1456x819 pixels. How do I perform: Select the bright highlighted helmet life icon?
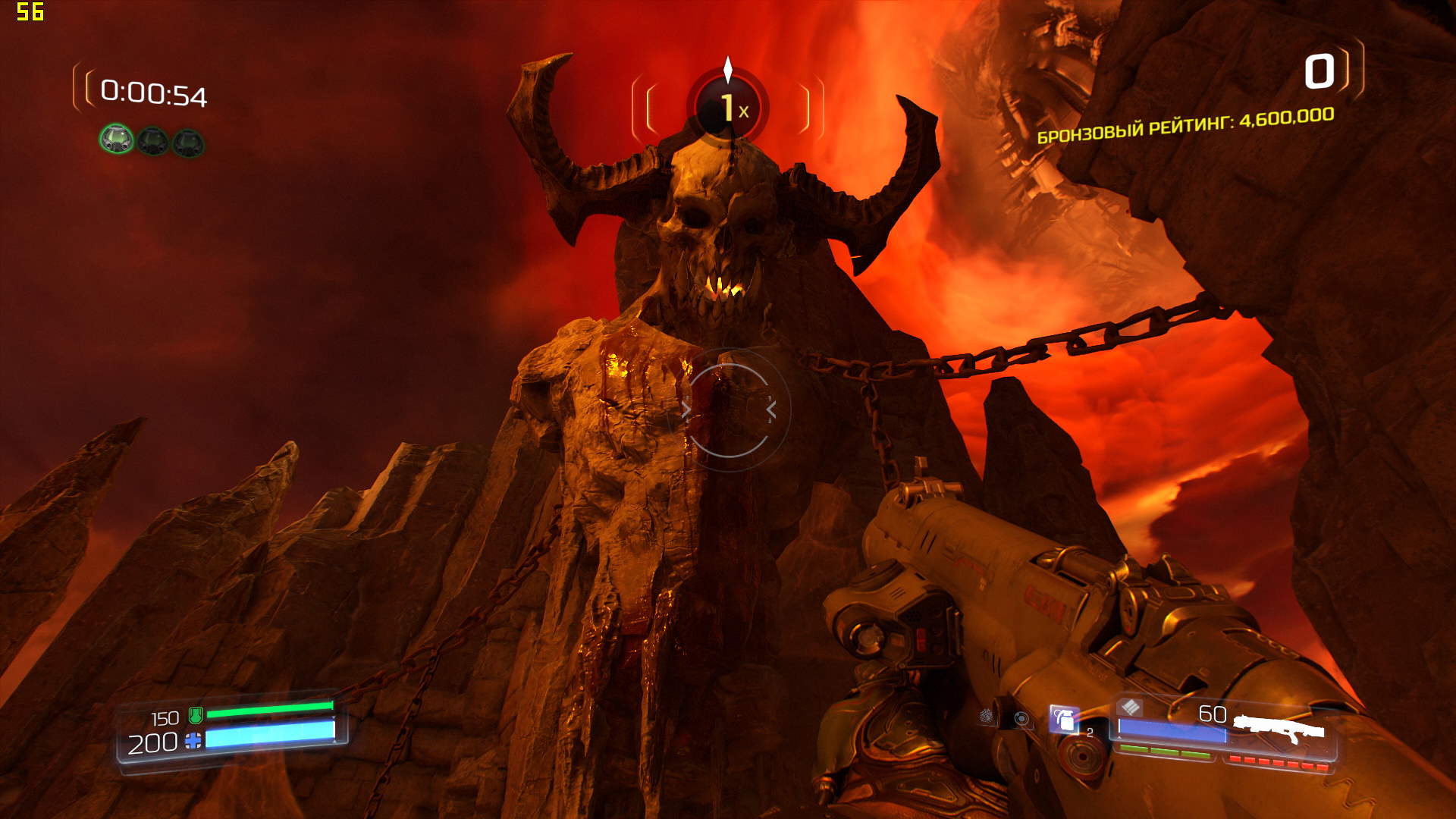point(117,140)
